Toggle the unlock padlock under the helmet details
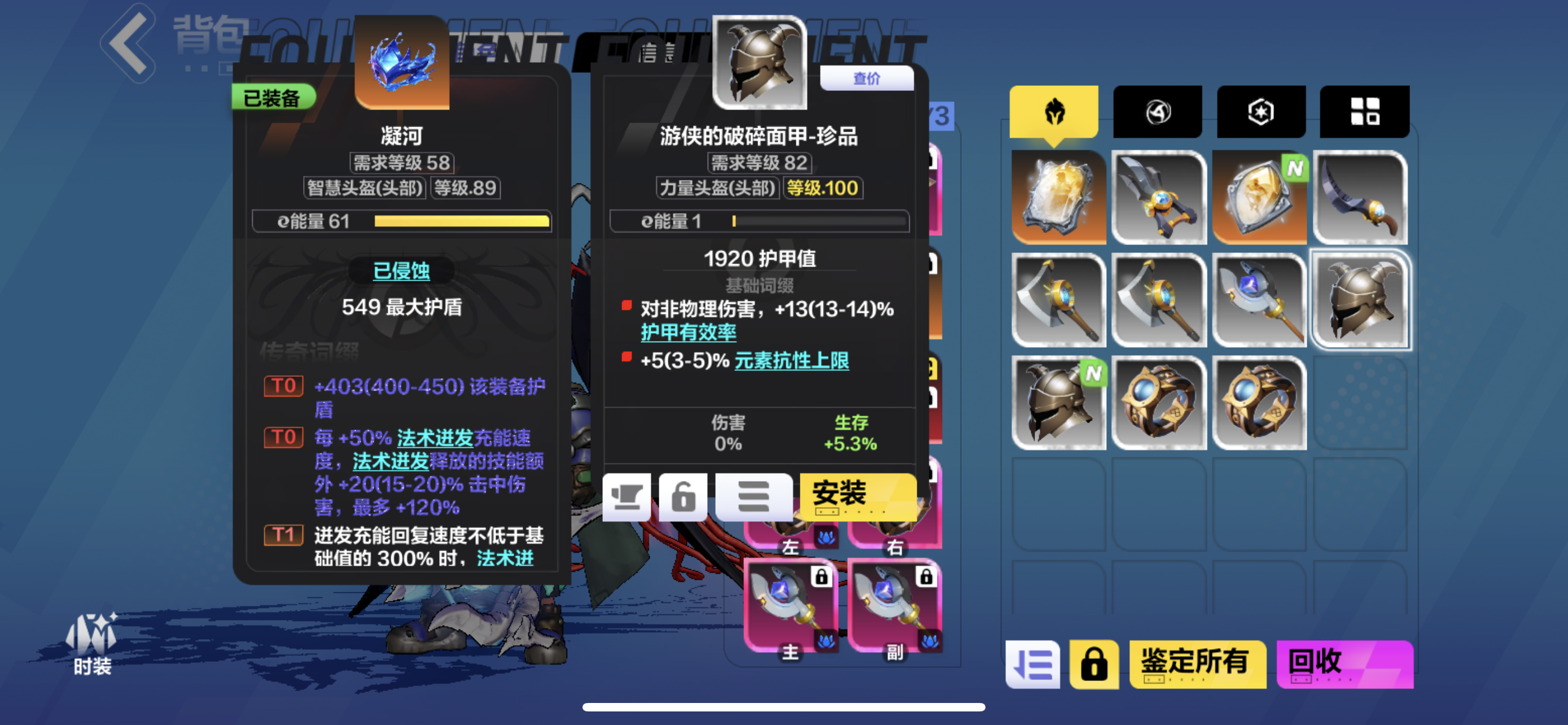The width and height of the screenshot is (1568, 725). coord(684,497)
